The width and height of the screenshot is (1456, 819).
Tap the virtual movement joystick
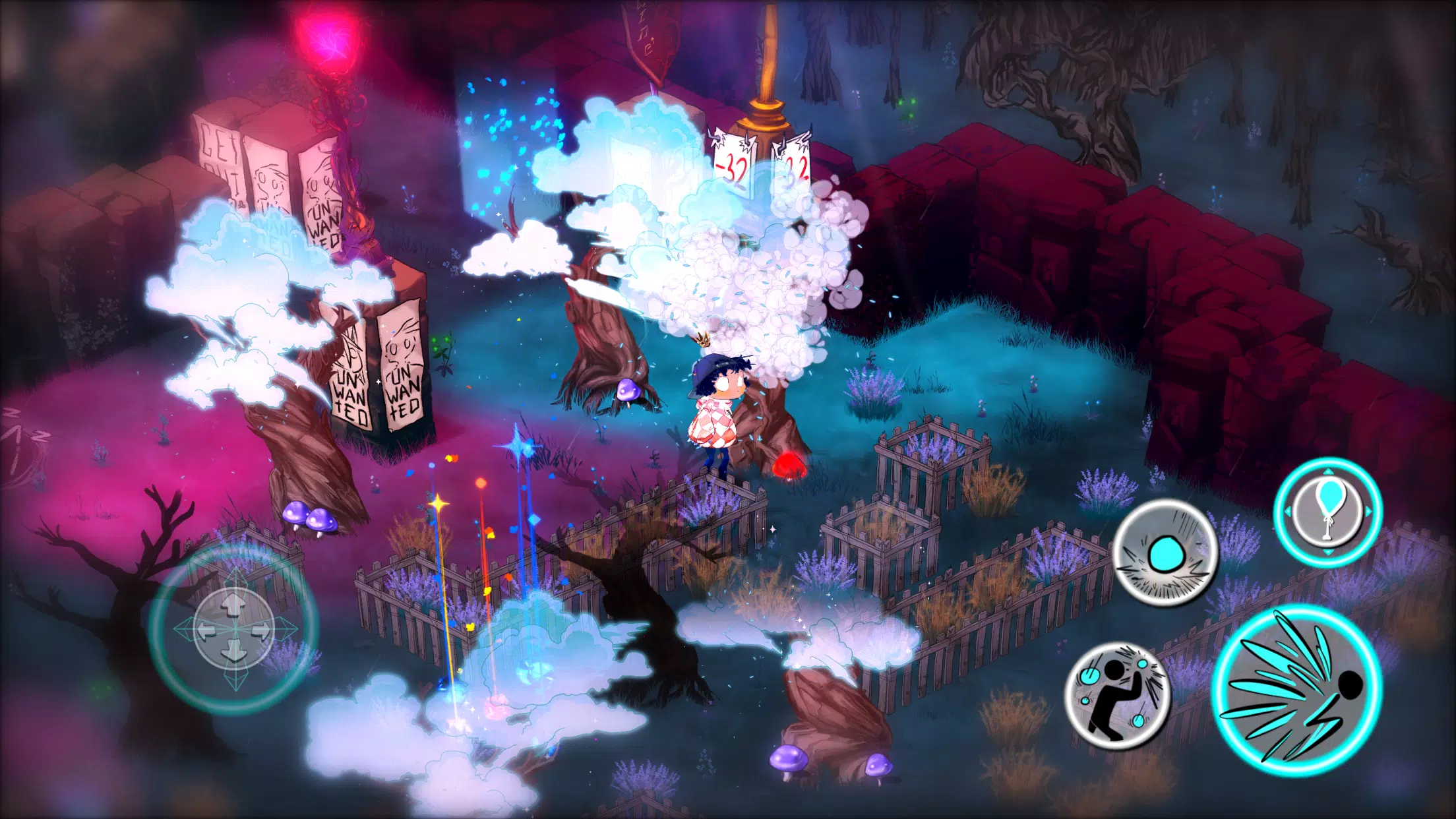pyautogui.click(x=234, y=628)
